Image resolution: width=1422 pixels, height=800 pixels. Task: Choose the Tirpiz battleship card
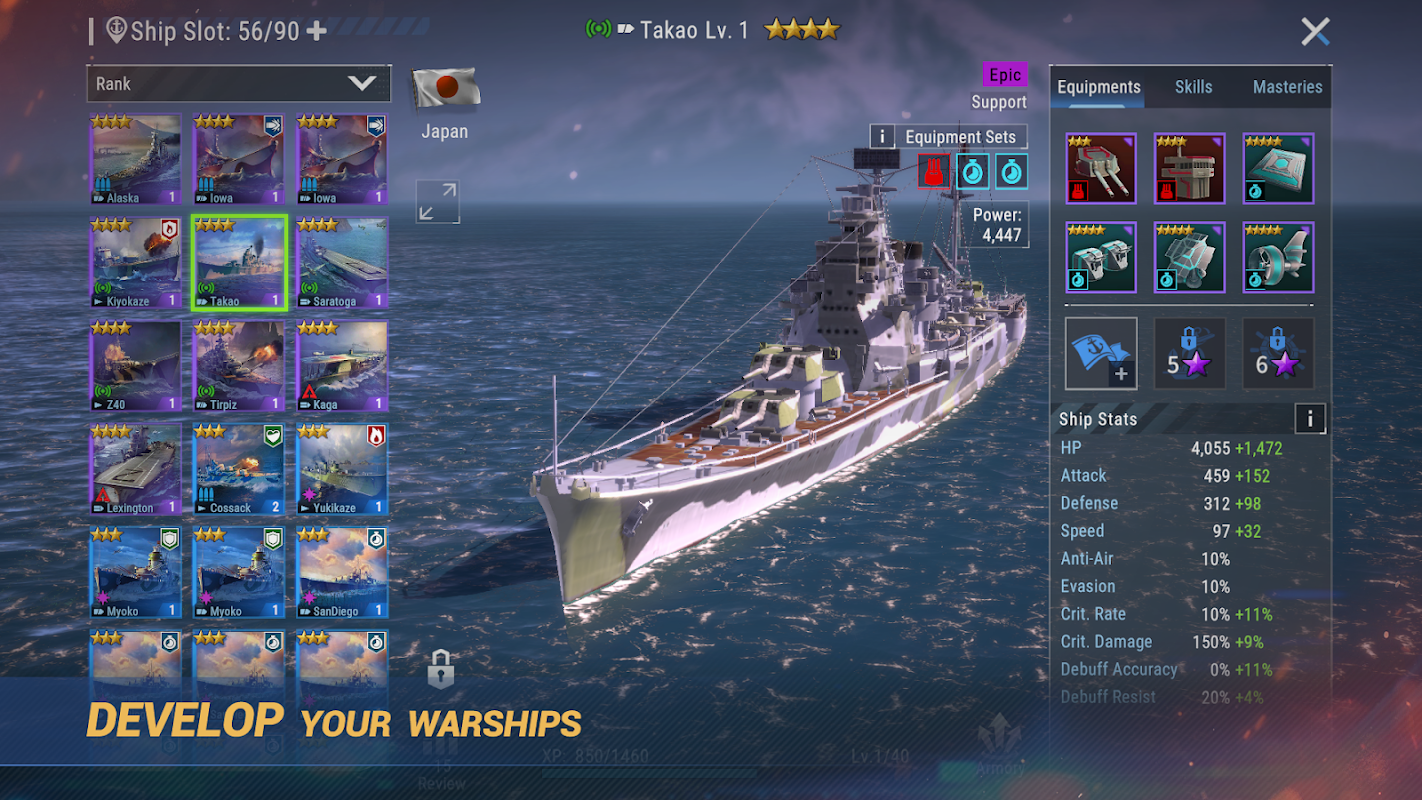[x=239, y=366]
